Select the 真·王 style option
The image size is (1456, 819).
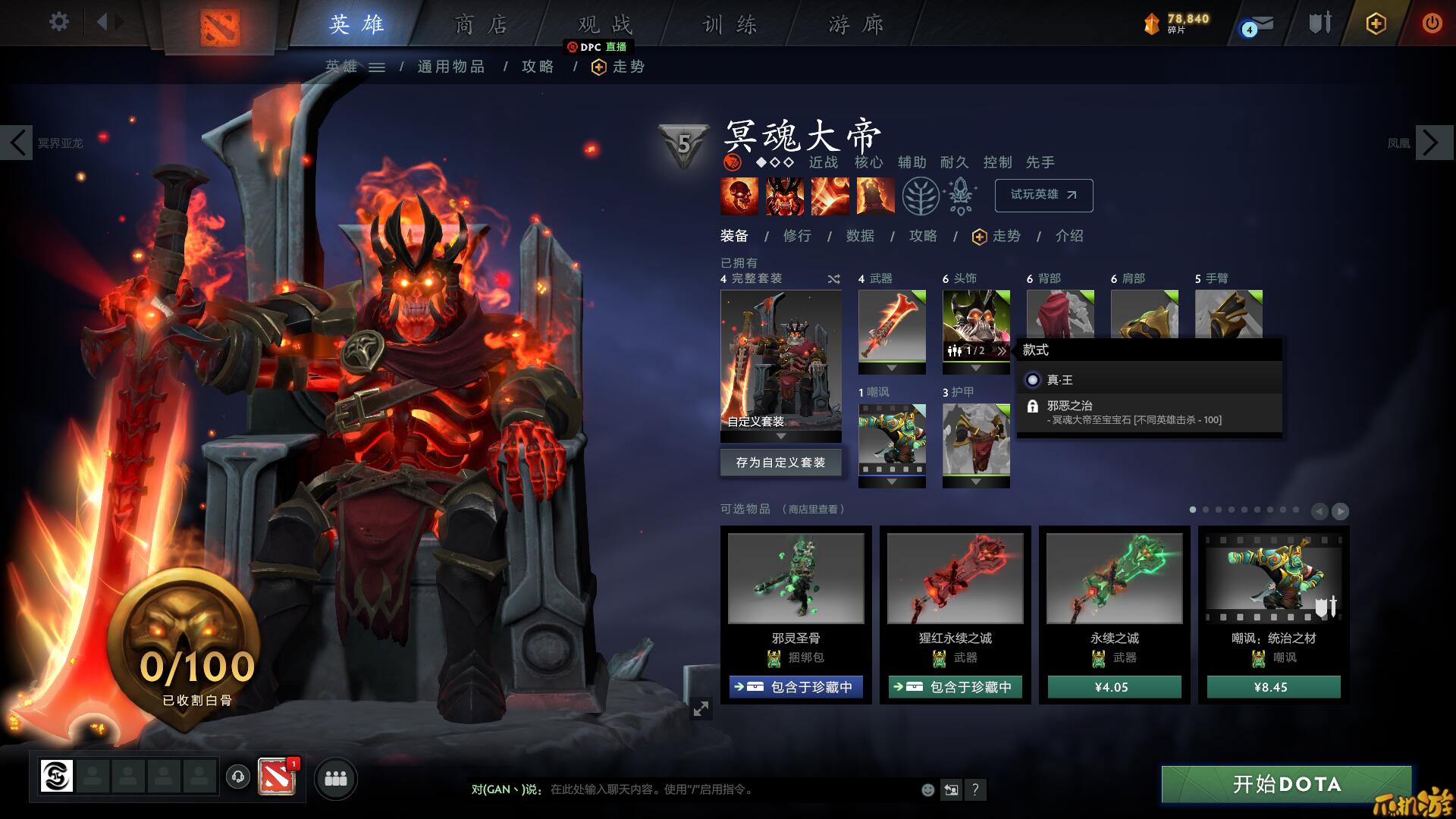coord(1059,380)
